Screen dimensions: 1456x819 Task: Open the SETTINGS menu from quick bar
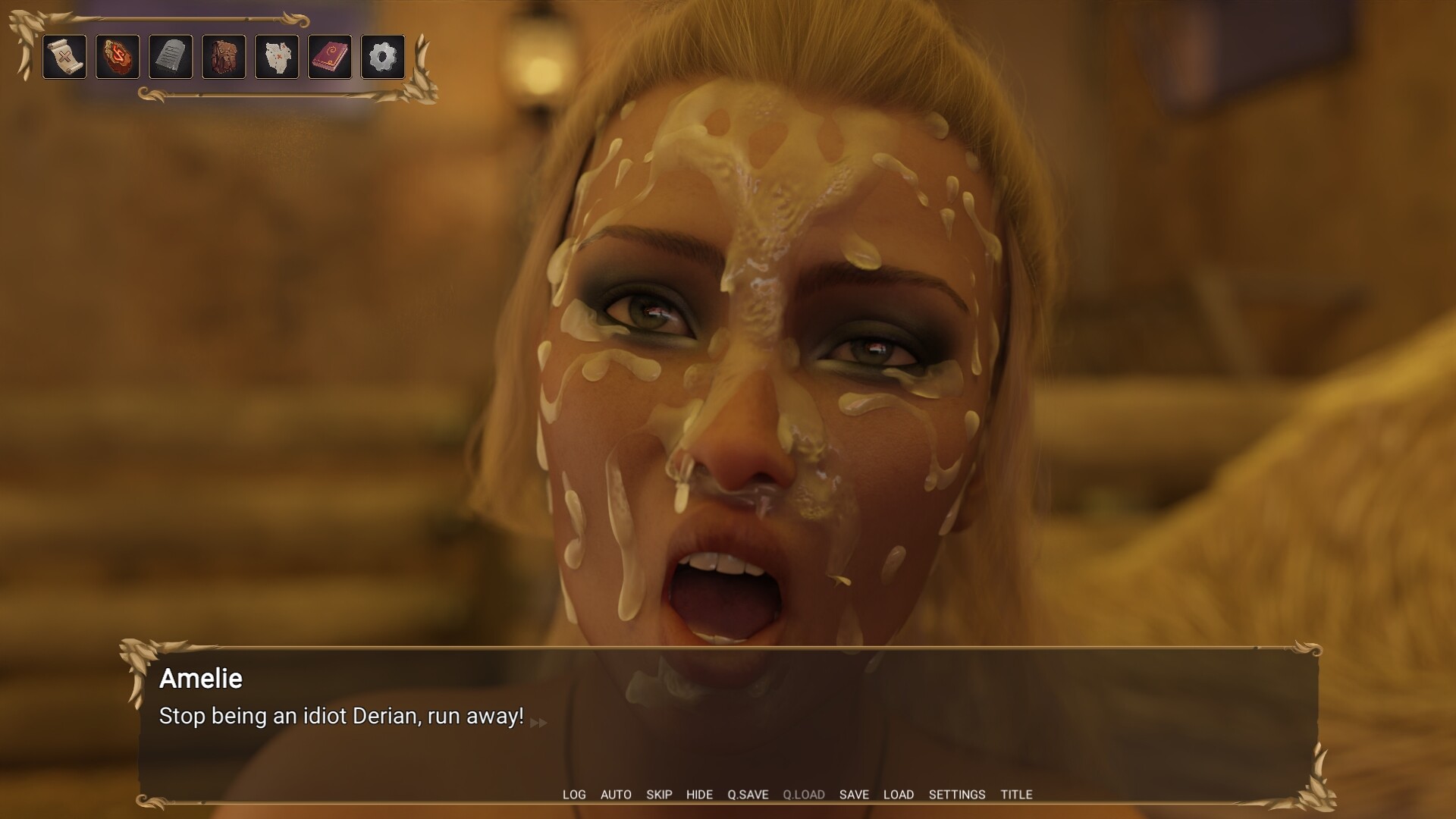[x=957, y=795]
